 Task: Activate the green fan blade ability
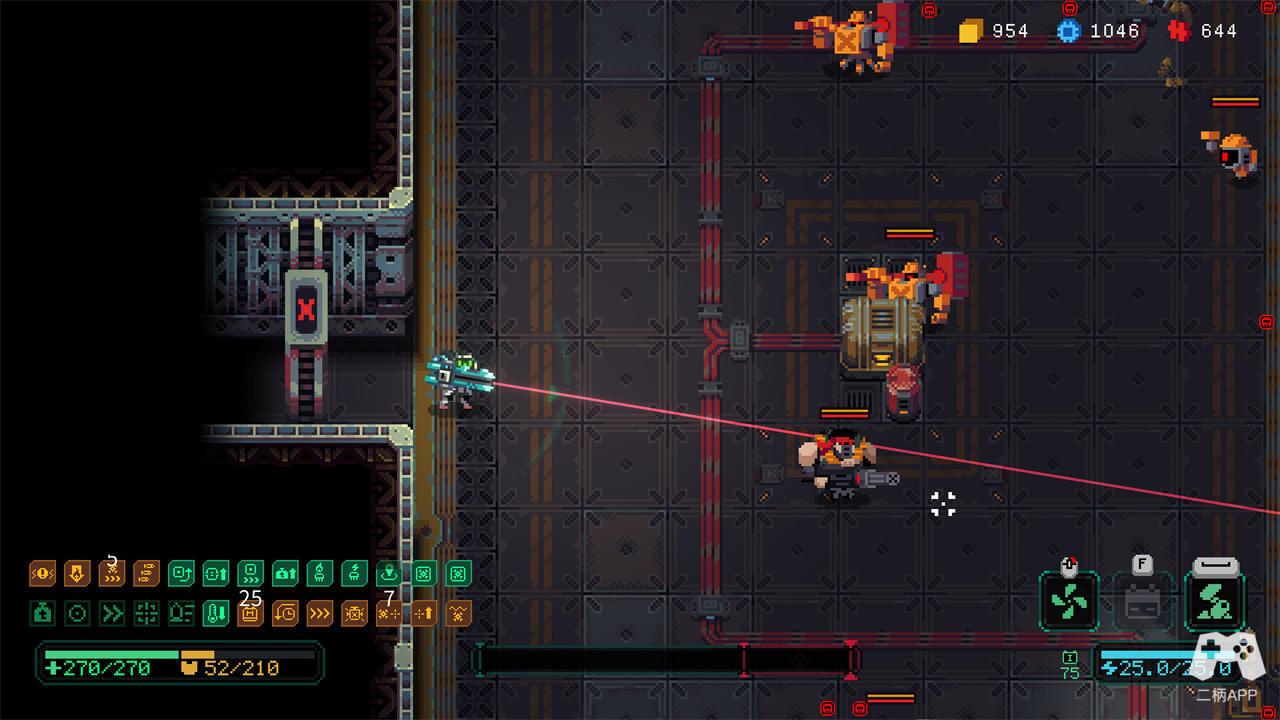(x=1069, y=603)
